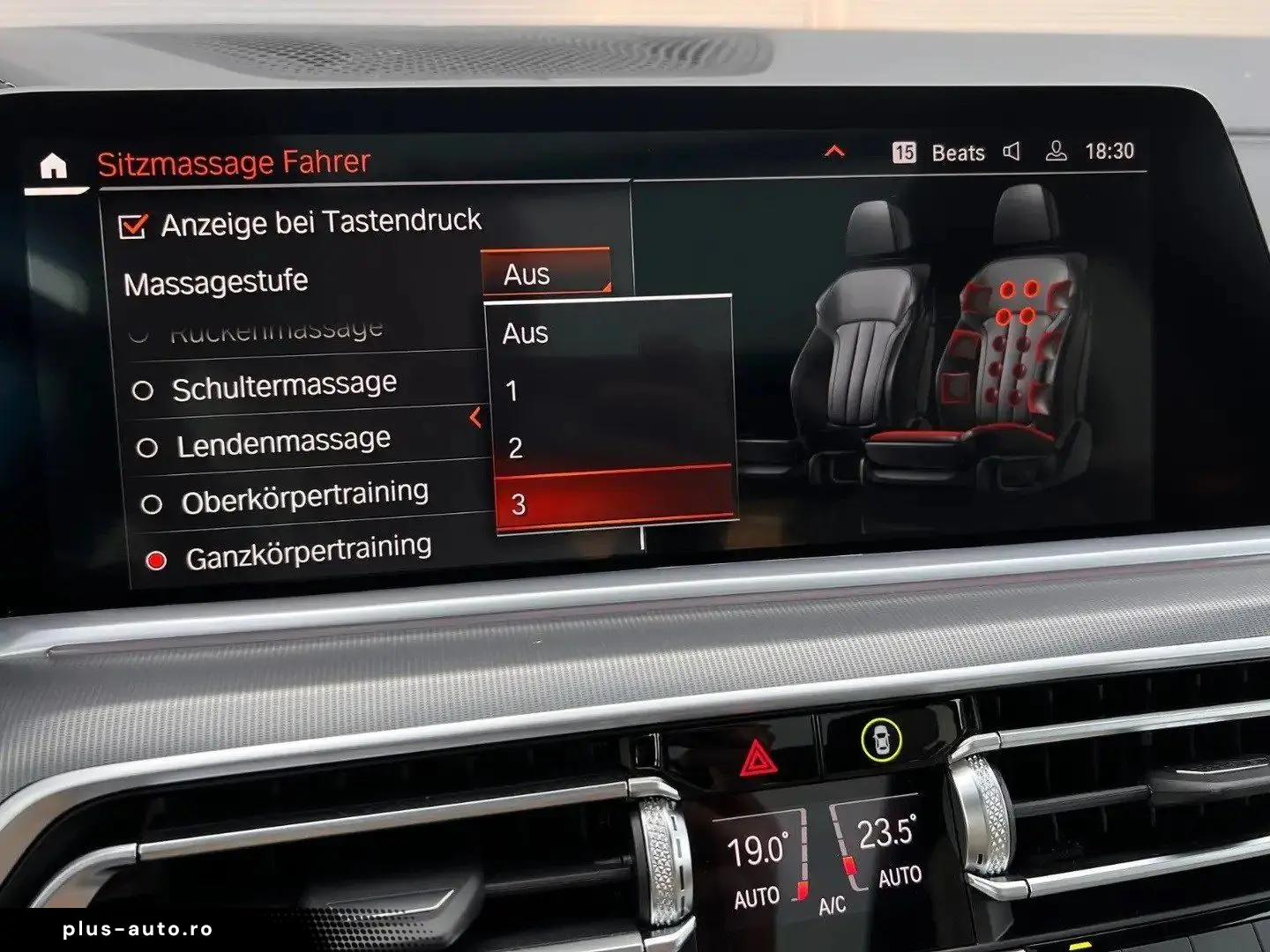The width and height of the screenshot is (1270, 952).
Task: Open the Beats audio source label
Action: (x=958, y=152)
